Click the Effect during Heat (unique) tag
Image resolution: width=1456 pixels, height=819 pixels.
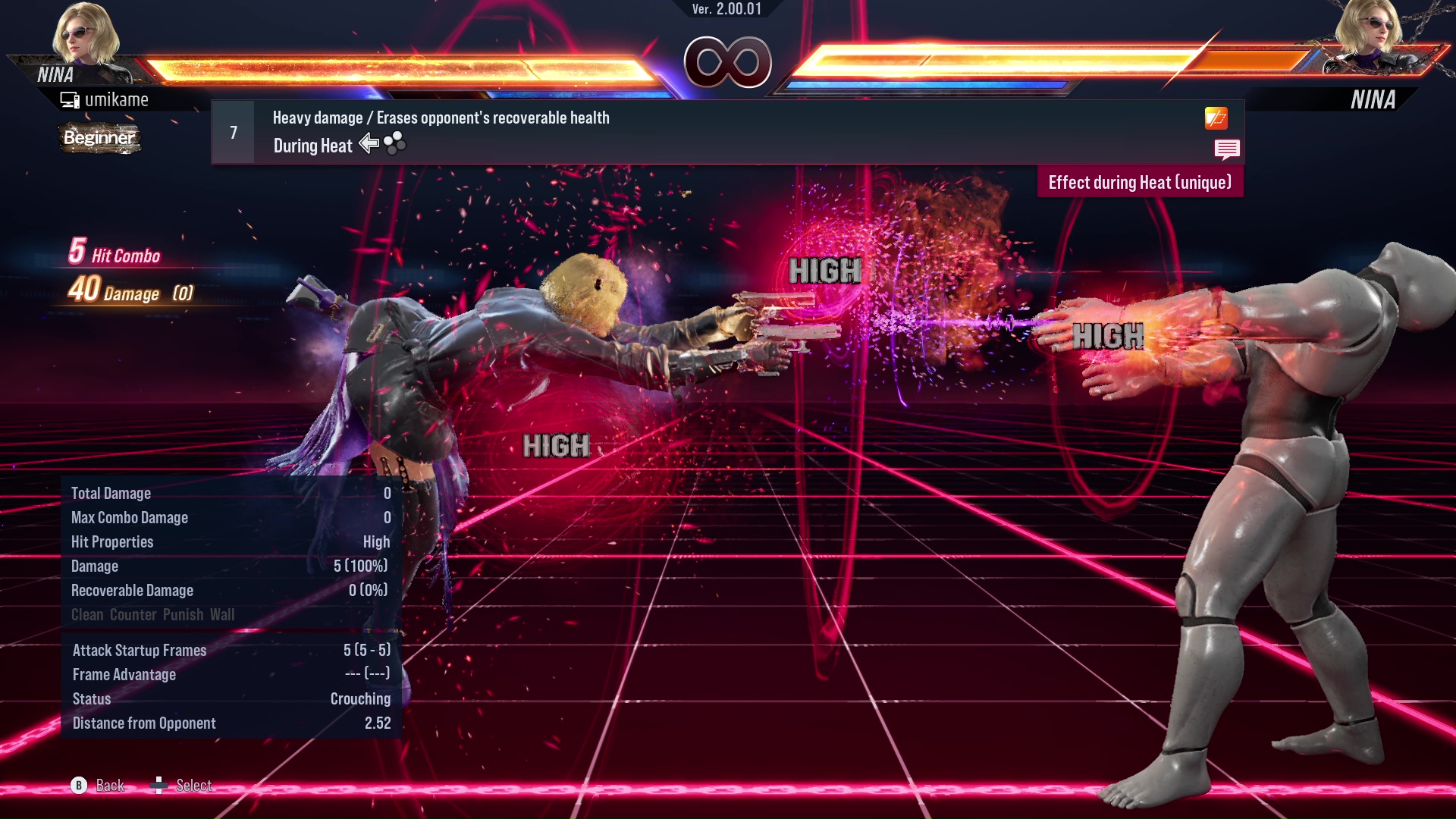[1139, 182]
